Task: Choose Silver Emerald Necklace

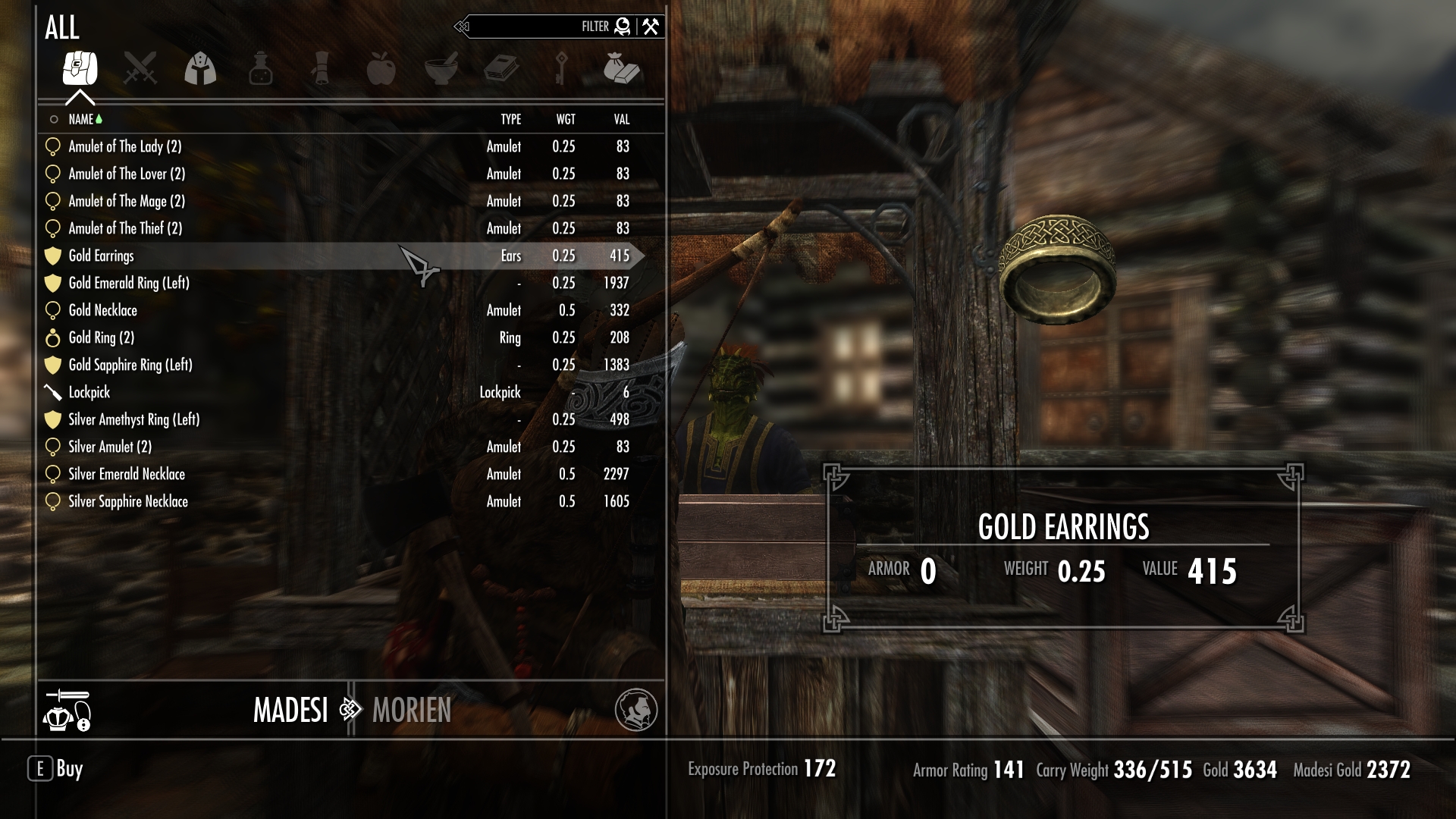Action: point(126,475)
